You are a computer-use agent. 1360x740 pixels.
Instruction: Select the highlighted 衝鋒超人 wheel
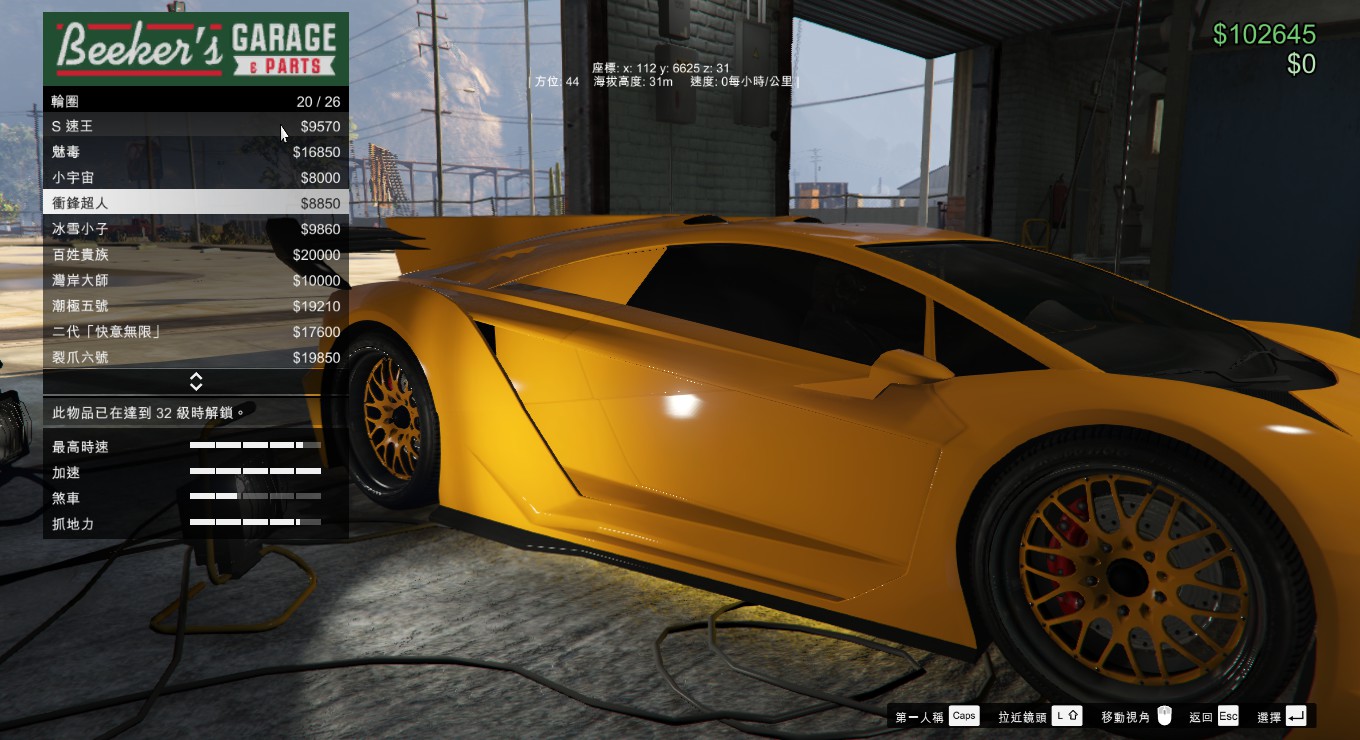tap(195, 203)
